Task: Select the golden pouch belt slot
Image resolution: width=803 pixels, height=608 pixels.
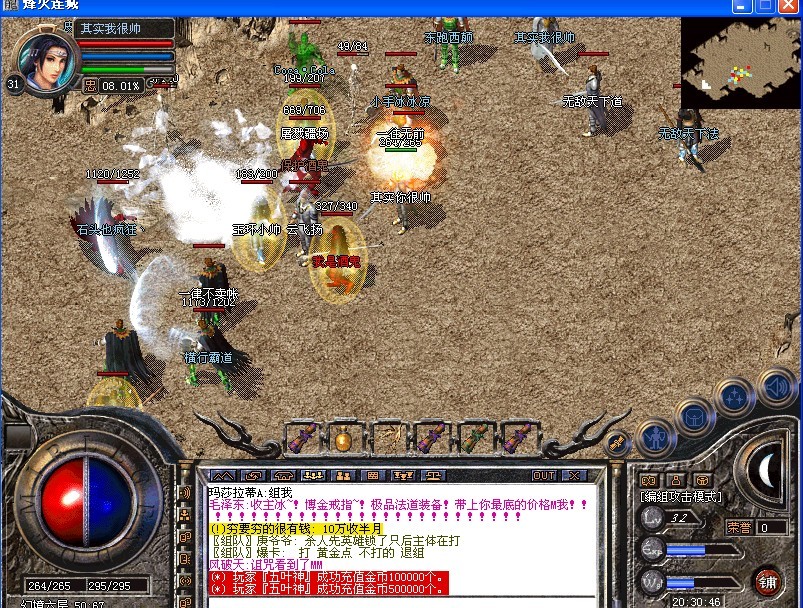Action: (343, 437)
